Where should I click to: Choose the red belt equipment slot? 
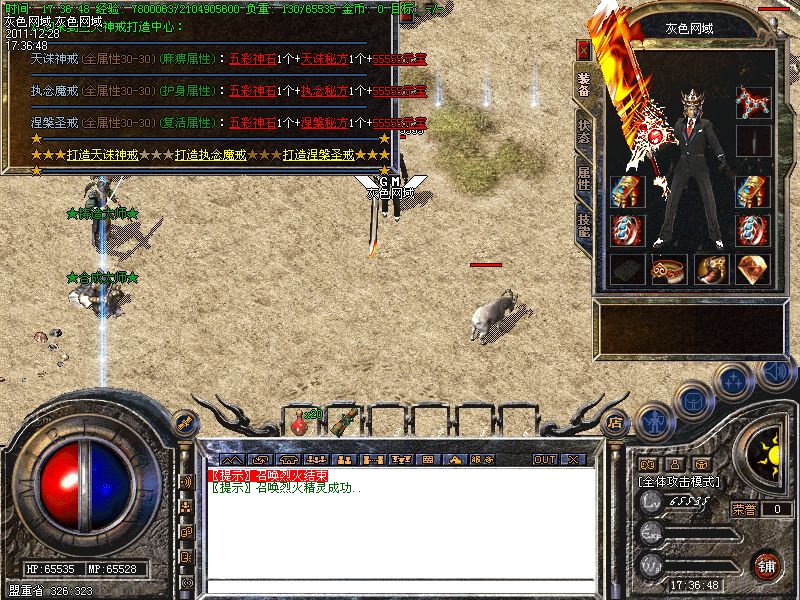point(668,268)
